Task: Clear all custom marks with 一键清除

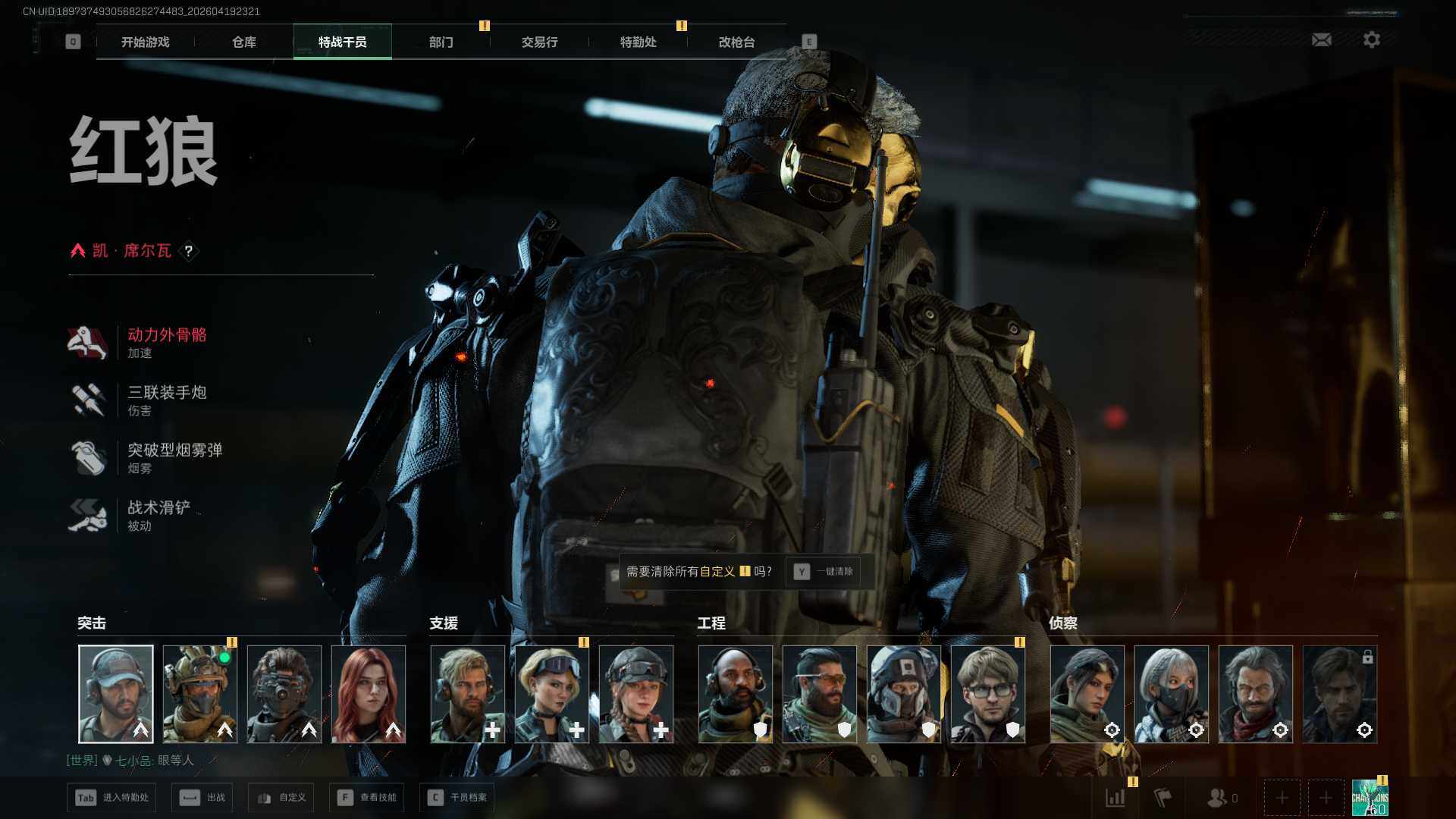Action: 824,572
